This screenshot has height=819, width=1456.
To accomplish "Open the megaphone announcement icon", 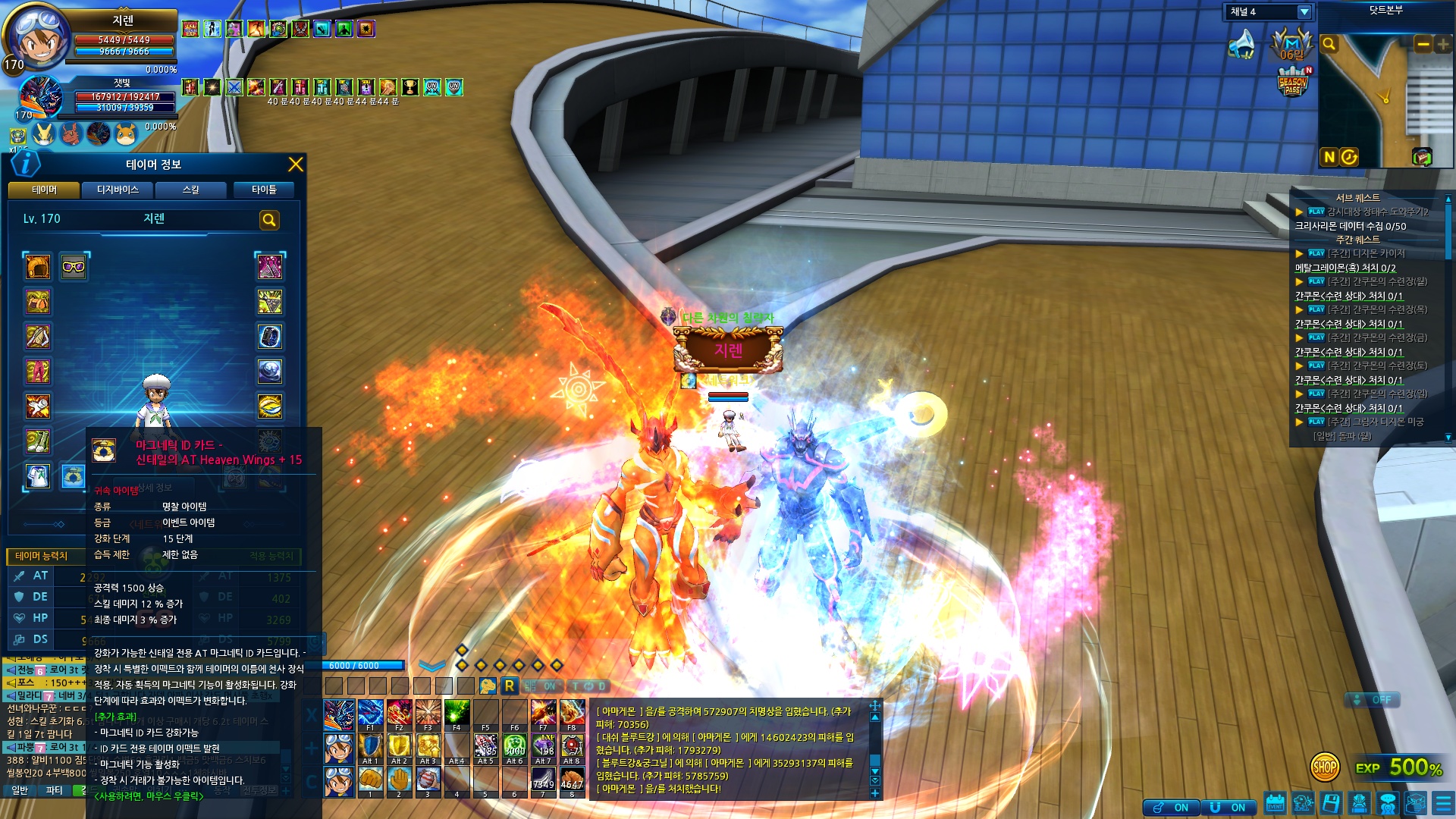I will 1241,44.
